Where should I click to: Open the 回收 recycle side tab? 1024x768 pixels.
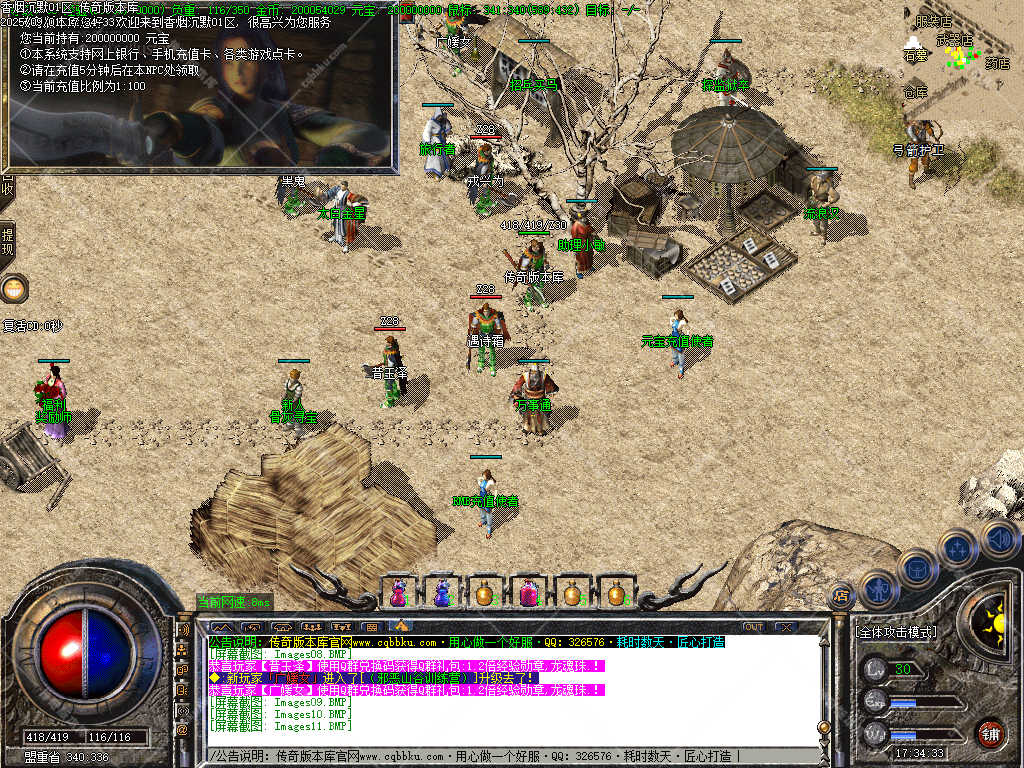pyautogui.click(x=7, y=186)
